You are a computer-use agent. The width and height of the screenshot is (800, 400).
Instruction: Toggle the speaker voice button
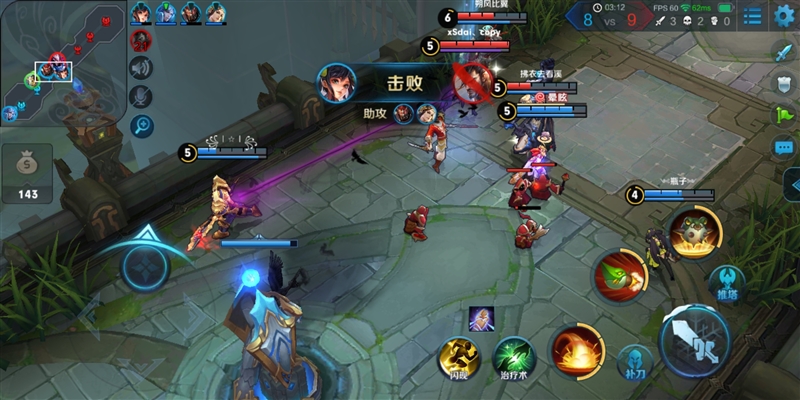(142, 68)
